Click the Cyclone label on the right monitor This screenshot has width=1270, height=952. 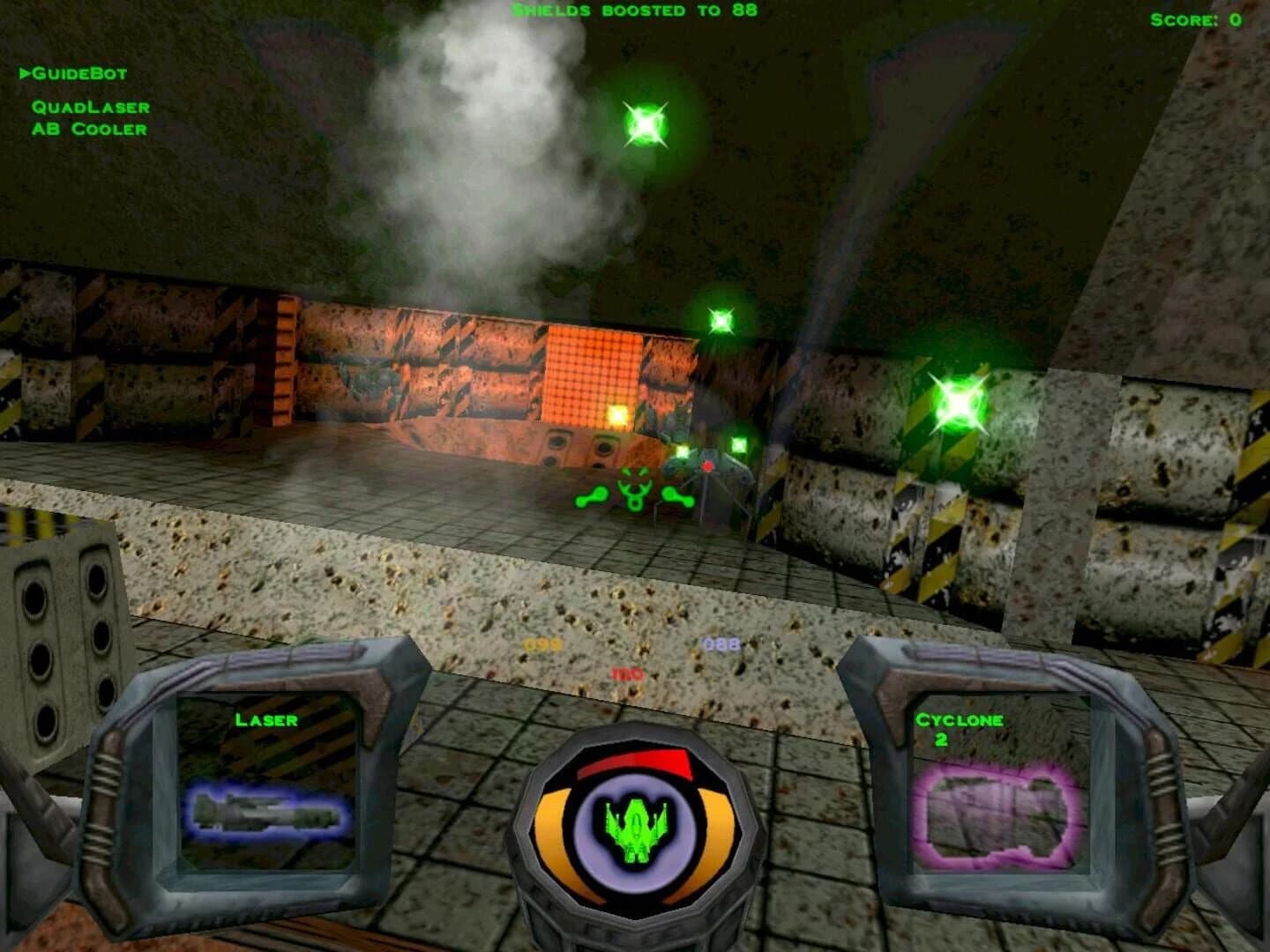pos(960,718)
